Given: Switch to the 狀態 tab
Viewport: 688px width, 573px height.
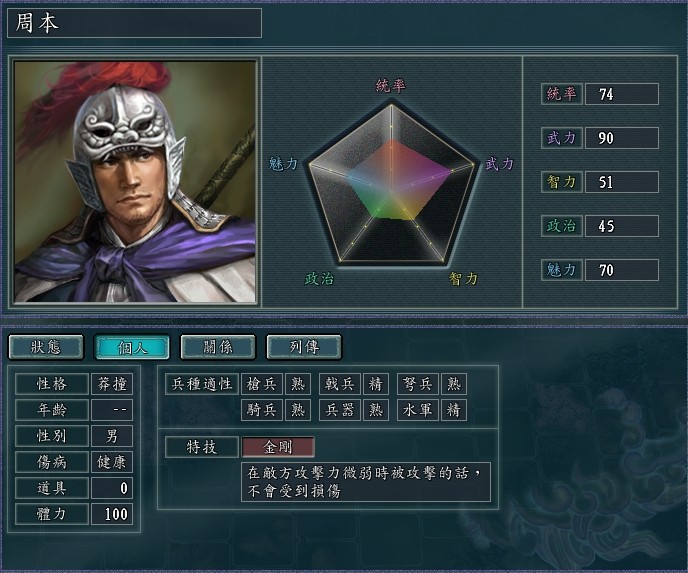Looking at the screenshot, I should pos(45,347).
